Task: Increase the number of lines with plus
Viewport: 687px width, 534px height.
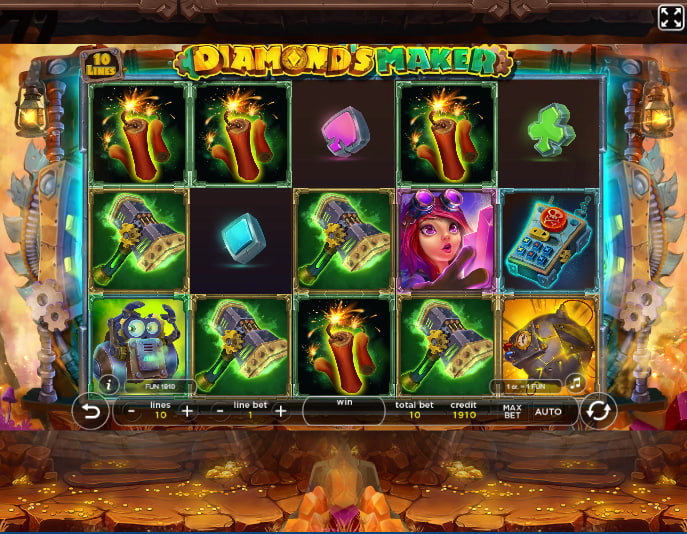Action: 187,411
